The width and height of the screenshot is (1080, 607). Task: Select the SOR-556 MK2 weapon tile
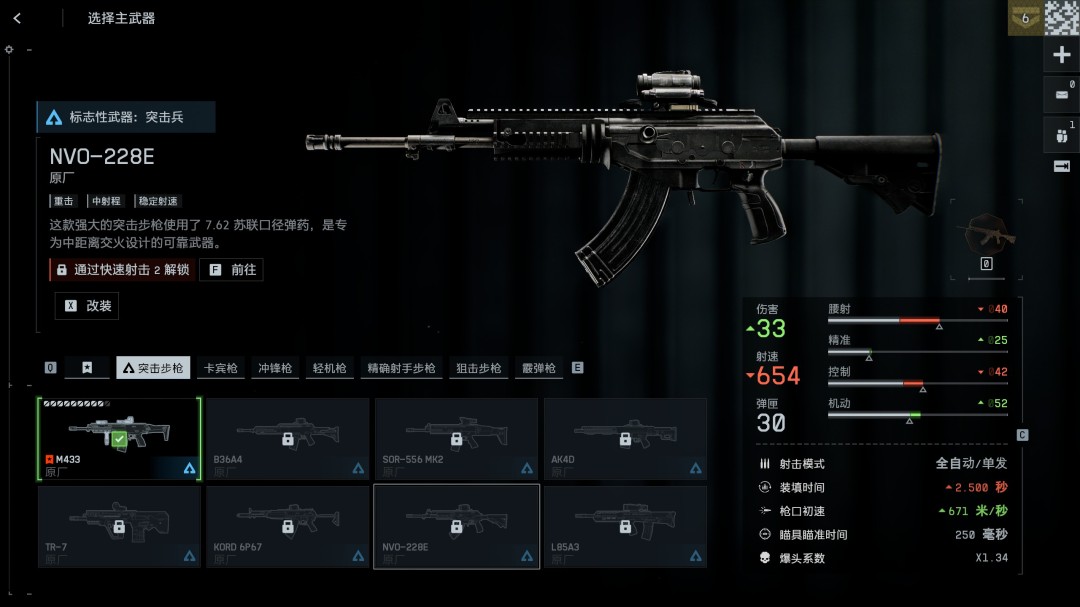456,438
